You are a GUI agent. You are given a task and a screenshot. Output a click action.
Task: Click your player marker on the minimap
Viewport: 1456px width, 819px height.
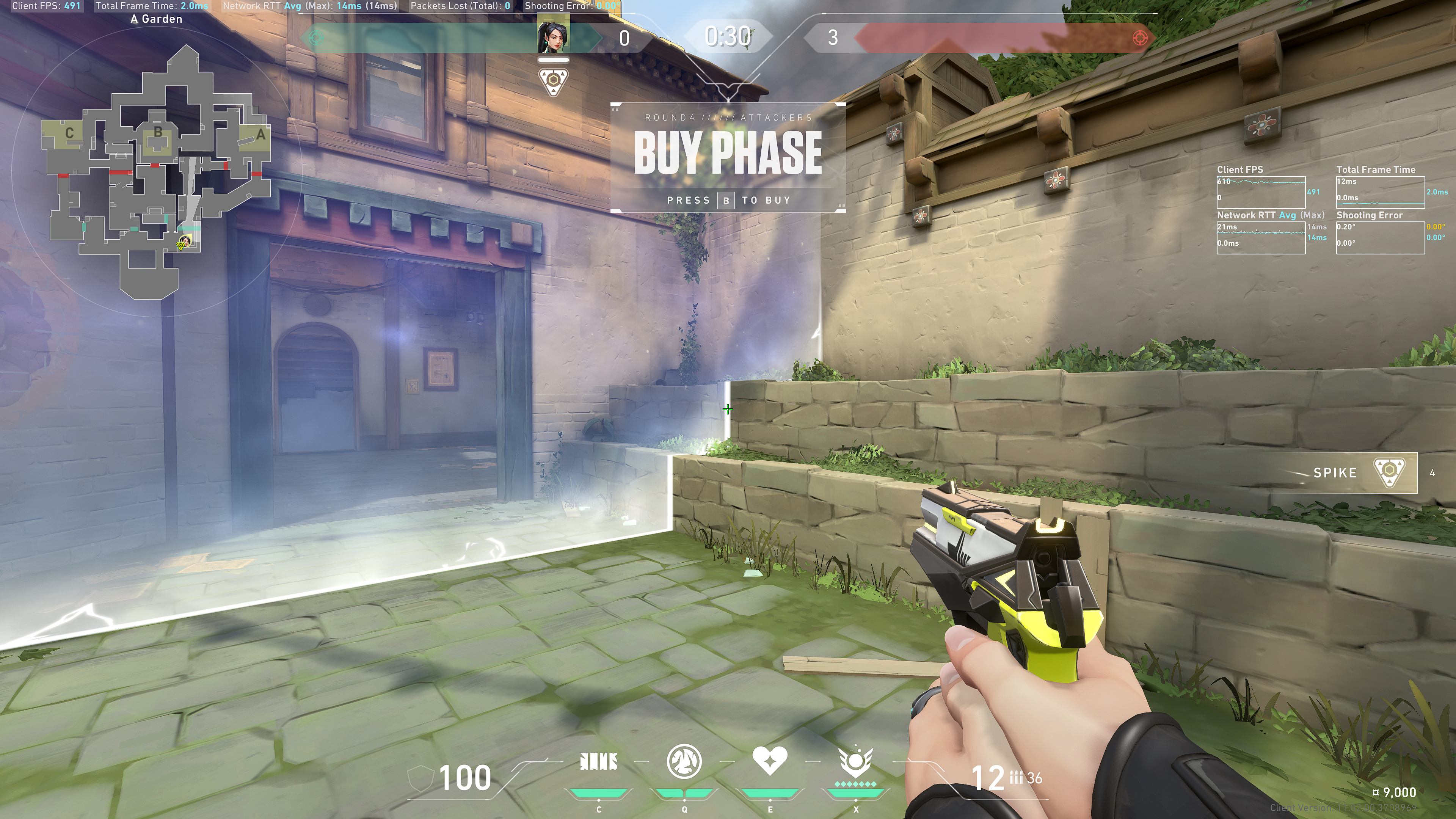[x=184, y=242]
